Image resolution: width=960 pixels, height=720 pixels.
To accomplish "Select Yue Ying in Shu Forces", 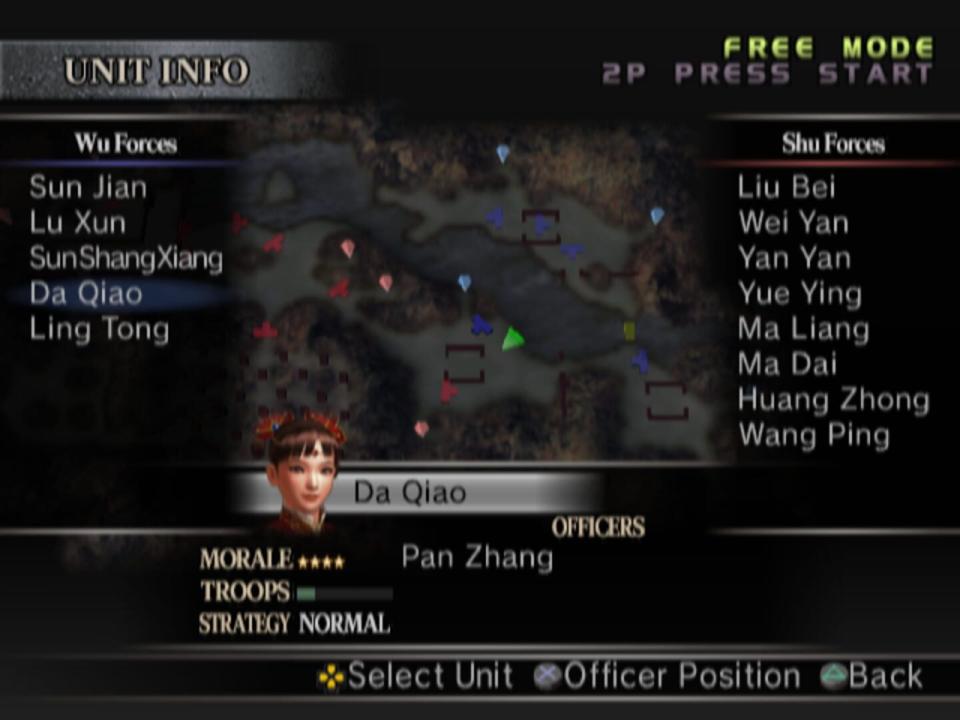I will (x=799, y=293).
